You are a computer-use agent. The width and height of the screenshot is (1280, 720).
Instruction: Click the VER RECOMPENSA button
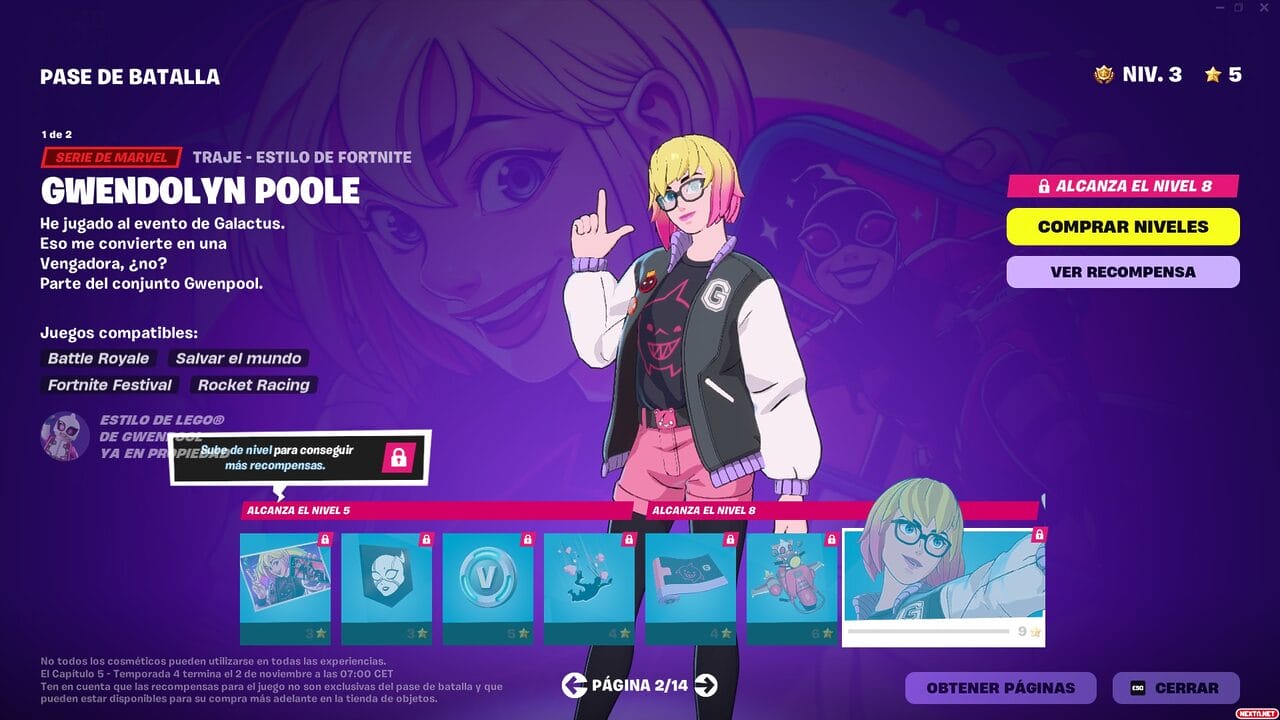click(1122, 271)
